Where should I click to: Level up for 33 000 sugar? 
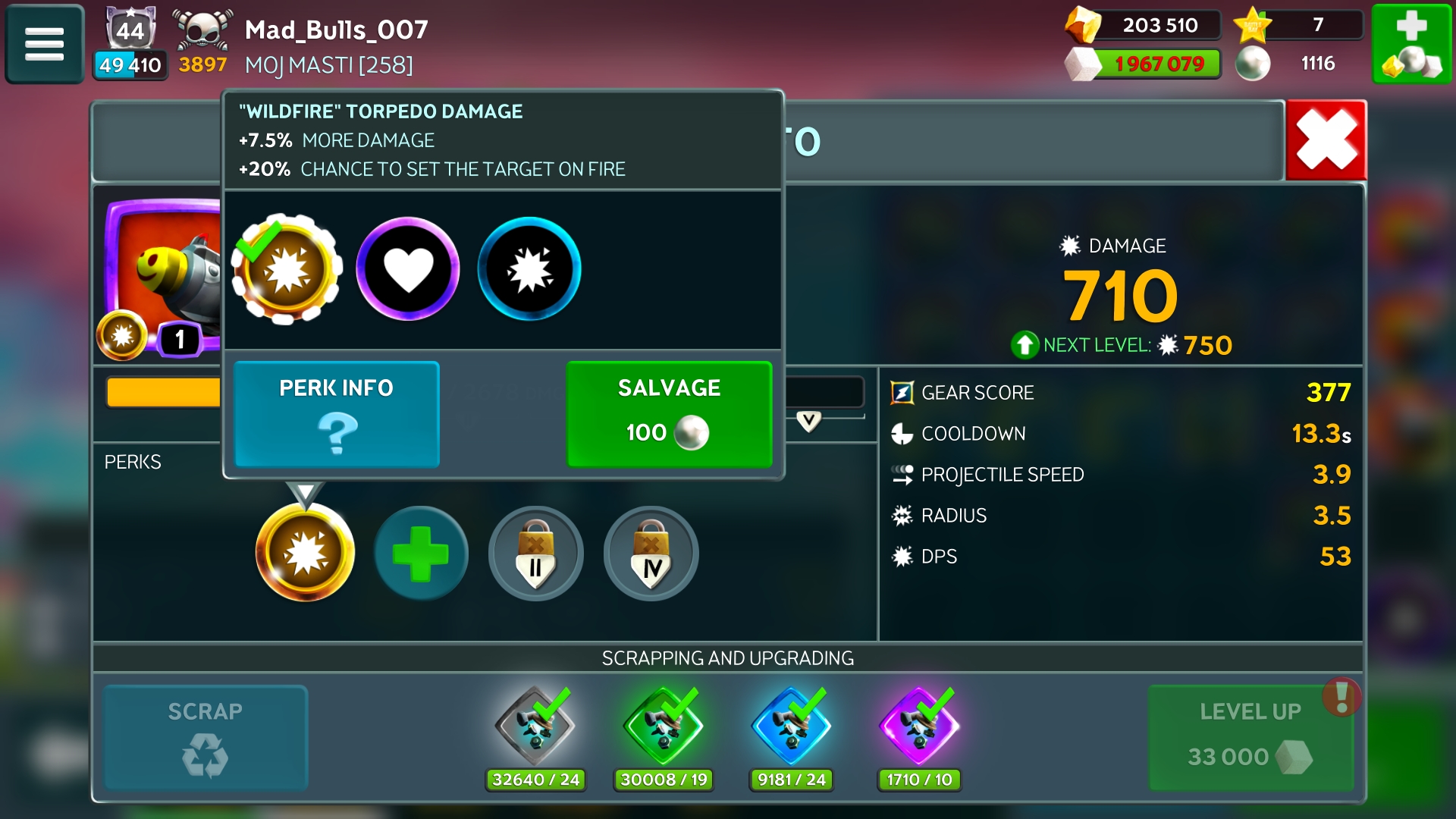(1250, 738)
